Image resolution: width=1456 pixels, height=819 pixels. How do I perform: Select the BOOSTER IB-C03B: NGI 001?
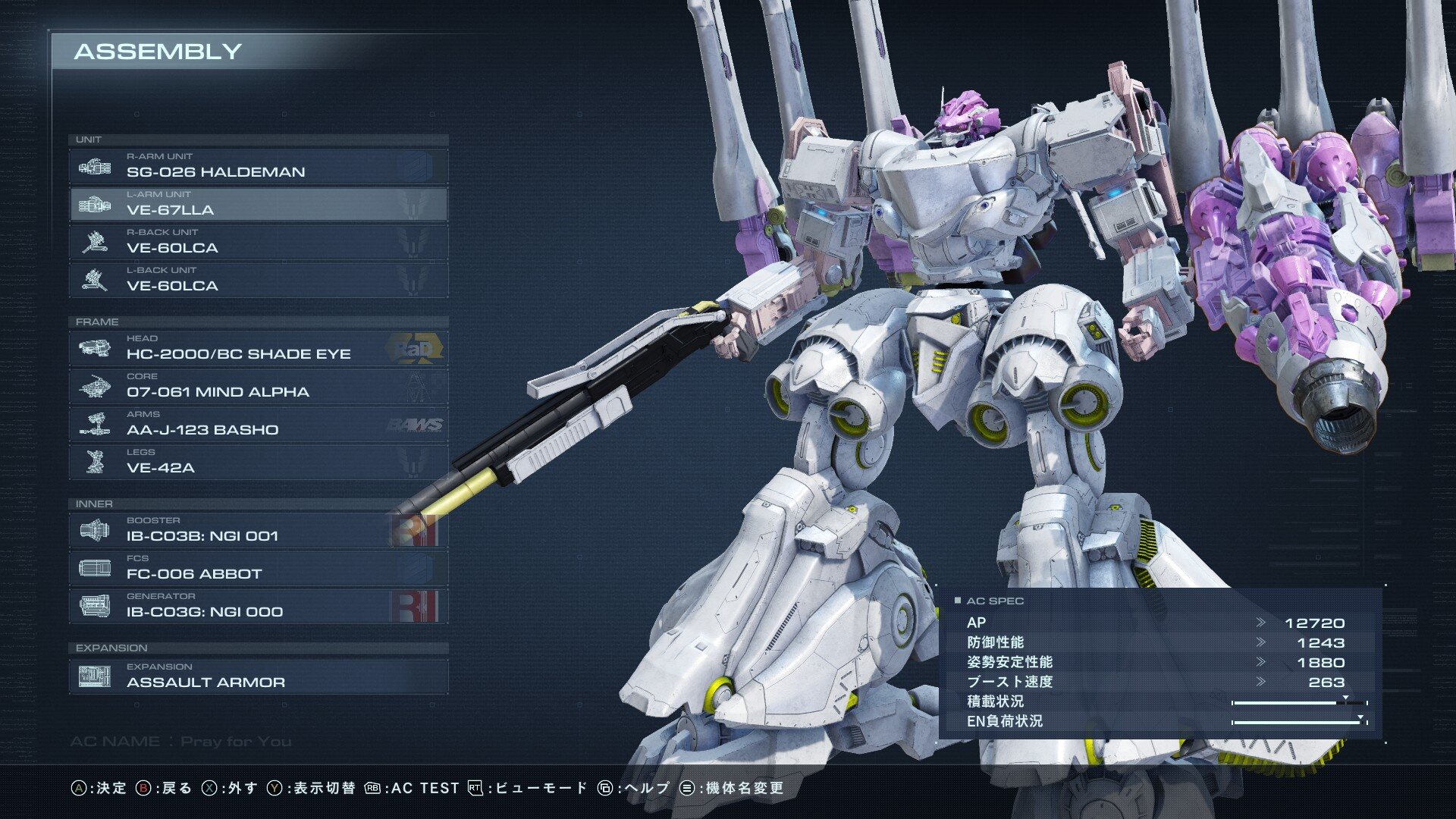point(258,531)
